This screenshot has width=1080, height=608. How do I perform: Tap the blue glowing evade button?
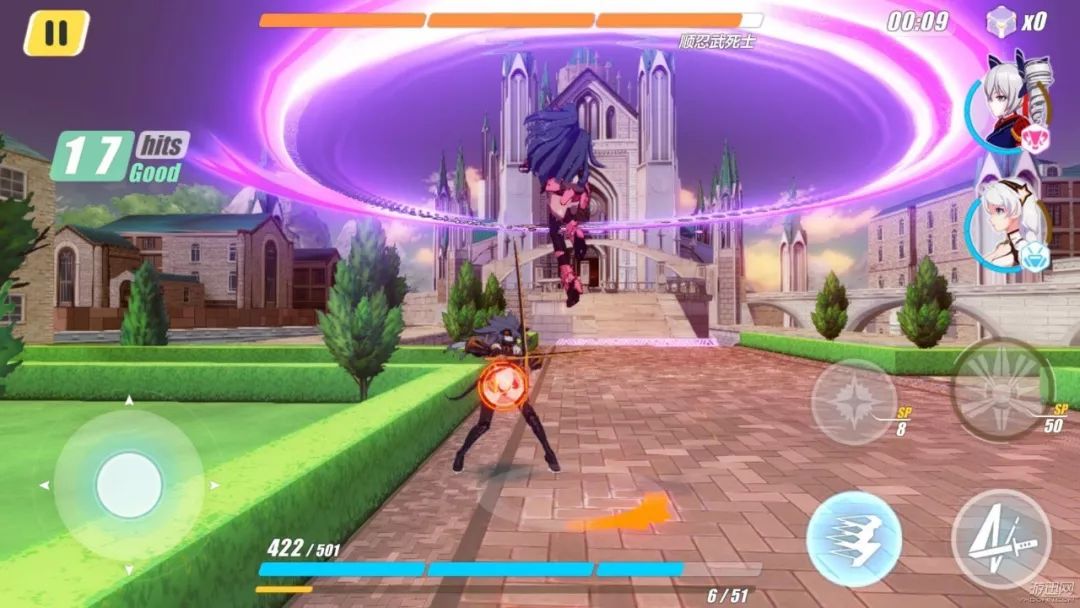[854, 538]
